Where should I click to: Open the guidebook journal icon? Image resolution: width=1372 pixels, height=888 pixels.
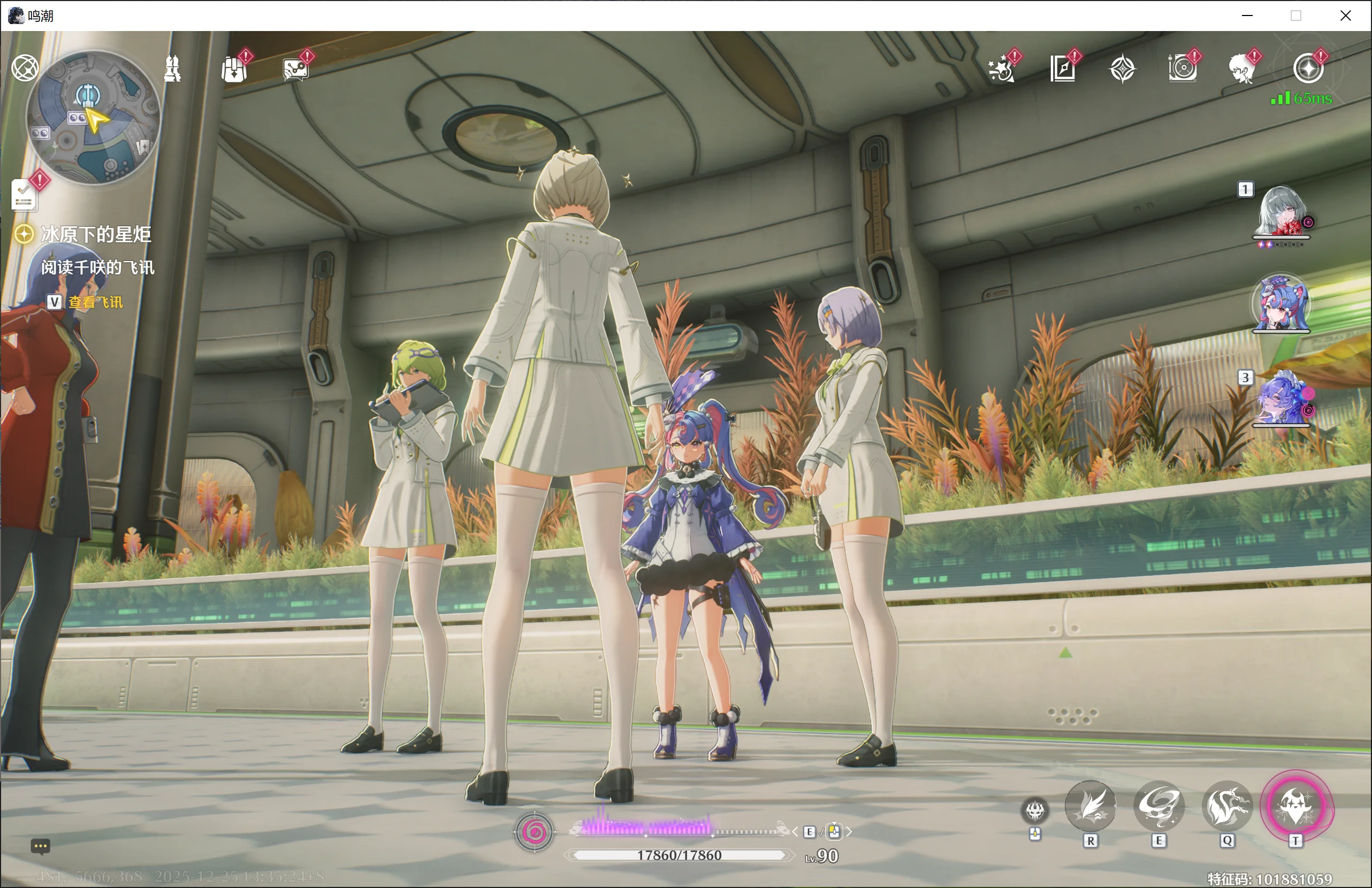point(1062,70)
